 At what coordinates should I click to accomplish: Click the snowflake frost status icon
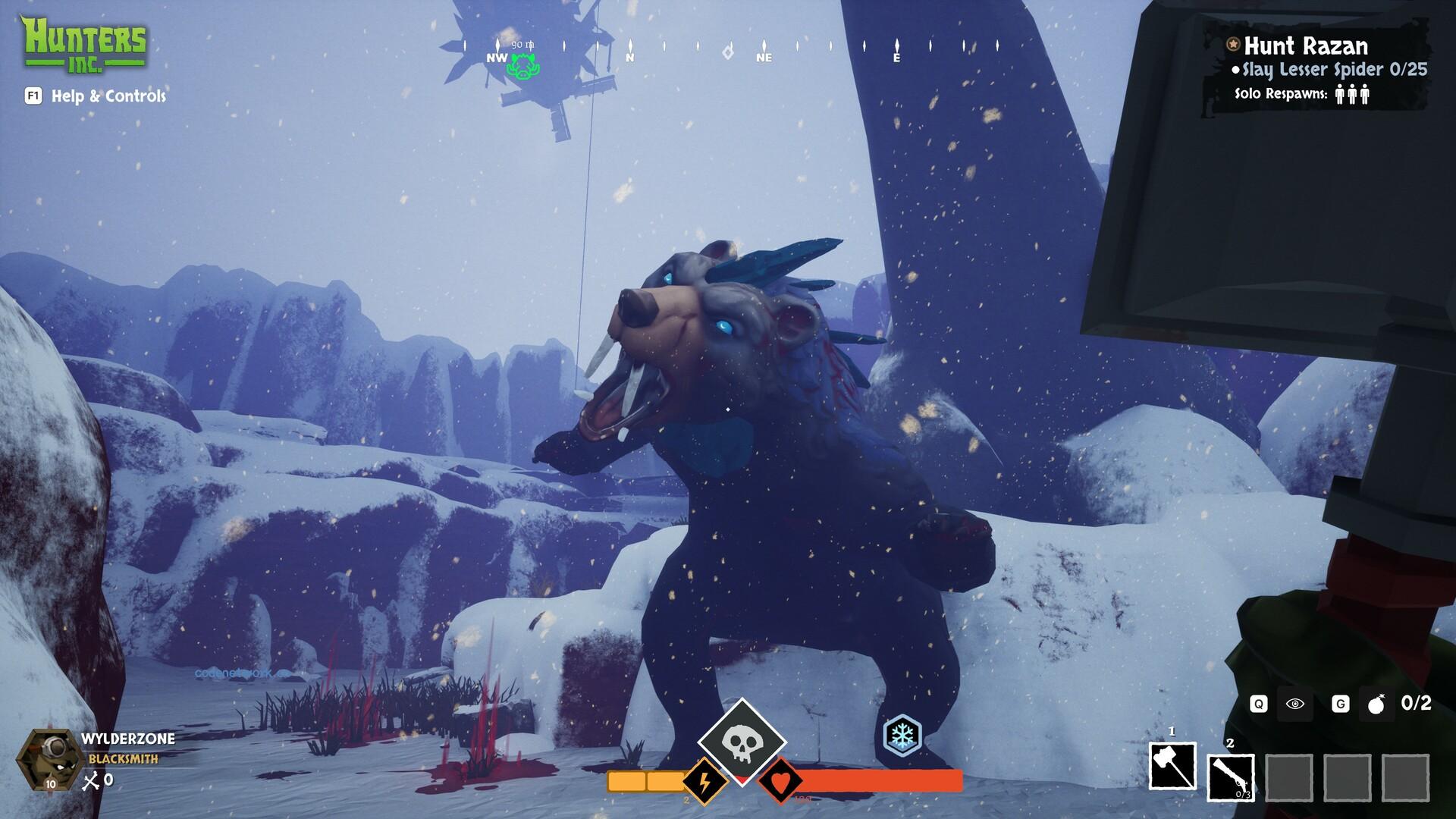click(x=902, y=735)
